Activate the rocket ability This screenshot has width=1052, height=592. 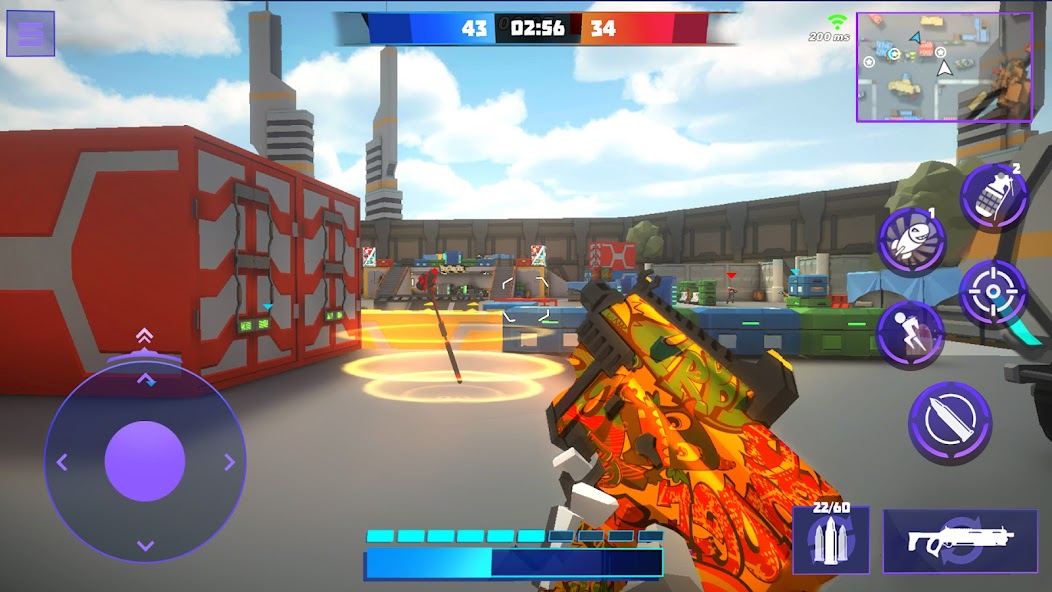click(912, 242)
